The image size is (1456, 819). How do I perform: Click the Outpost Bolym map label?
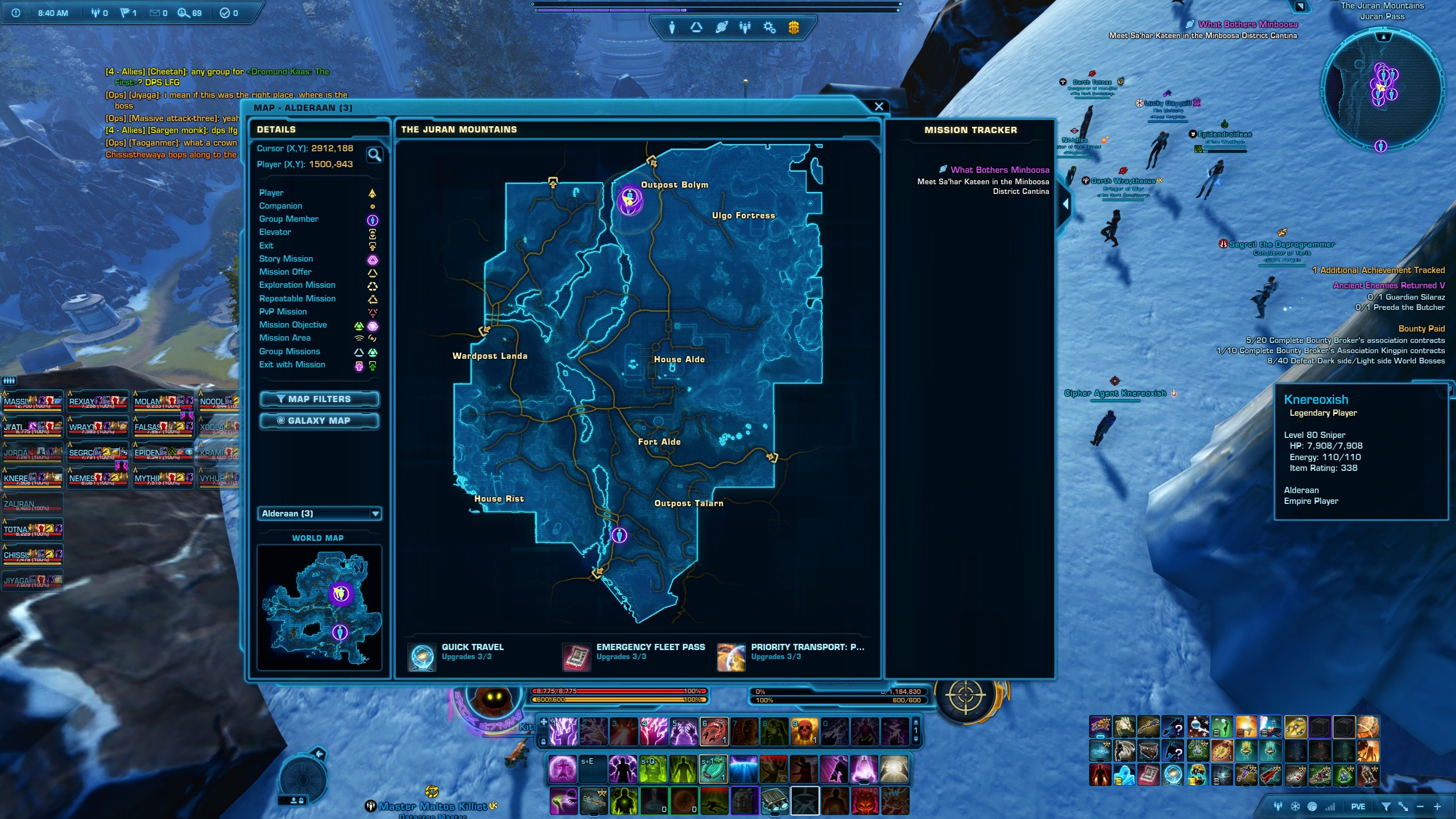[675, 185]
